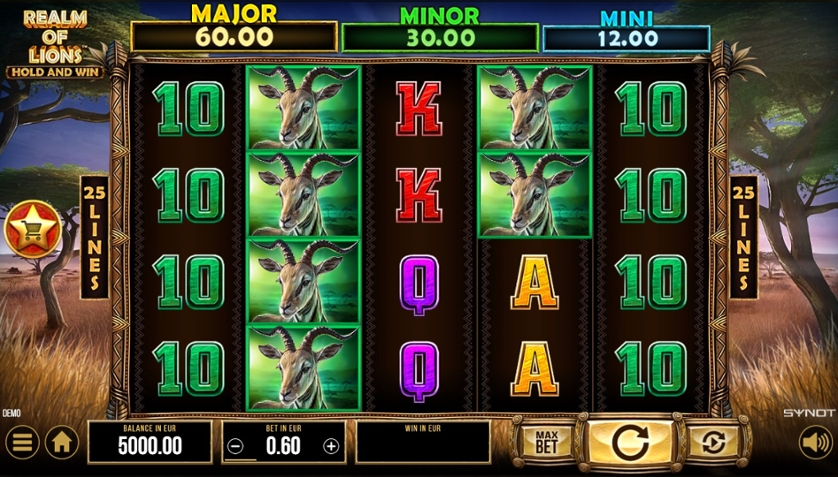Decrease the bet with the minus button
Screen dimensions: 838x477
pyautogui.click(x=235, y=447)
